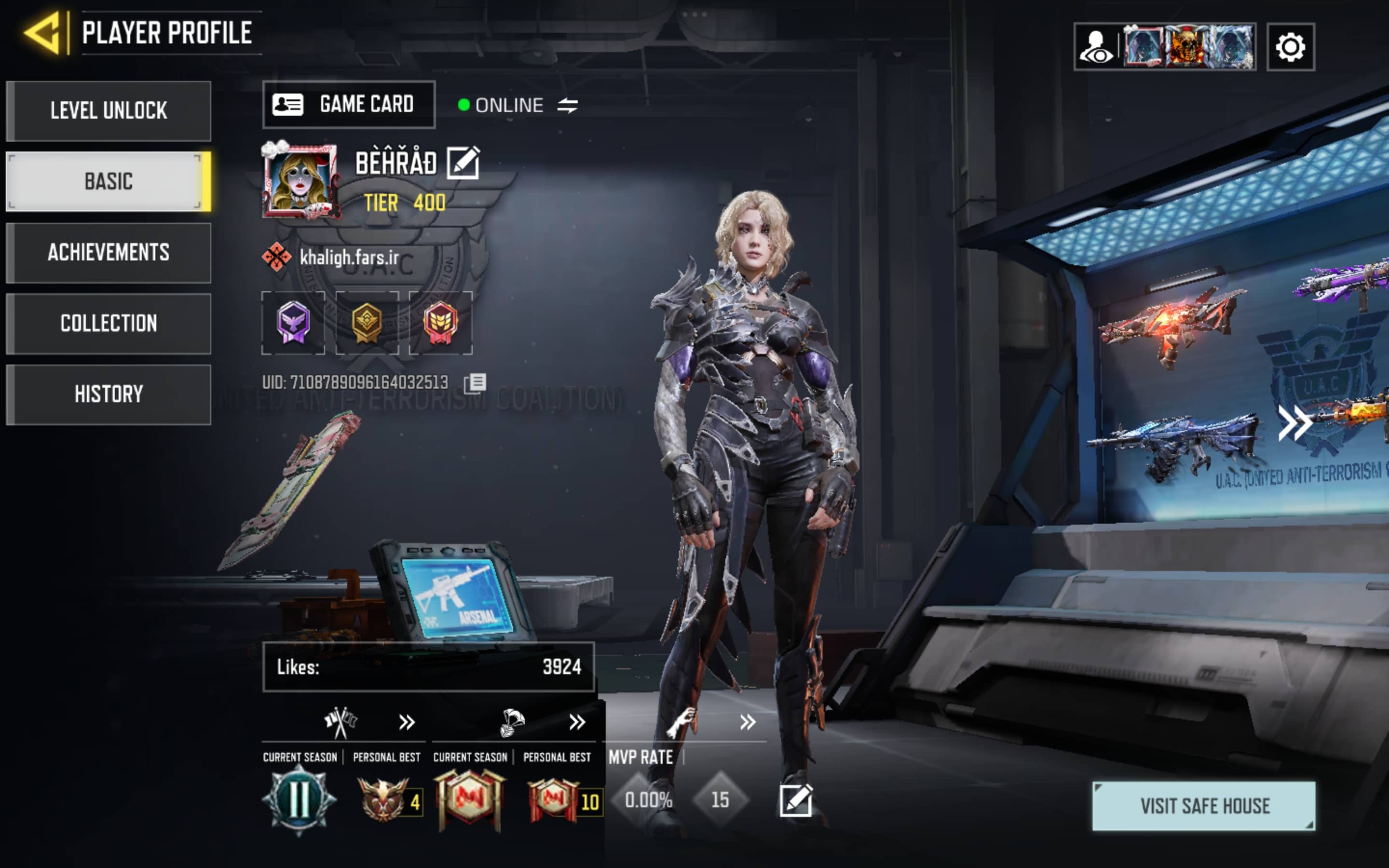
Task: Expand the battle royale parachute stats
Action: click(577, 722)
